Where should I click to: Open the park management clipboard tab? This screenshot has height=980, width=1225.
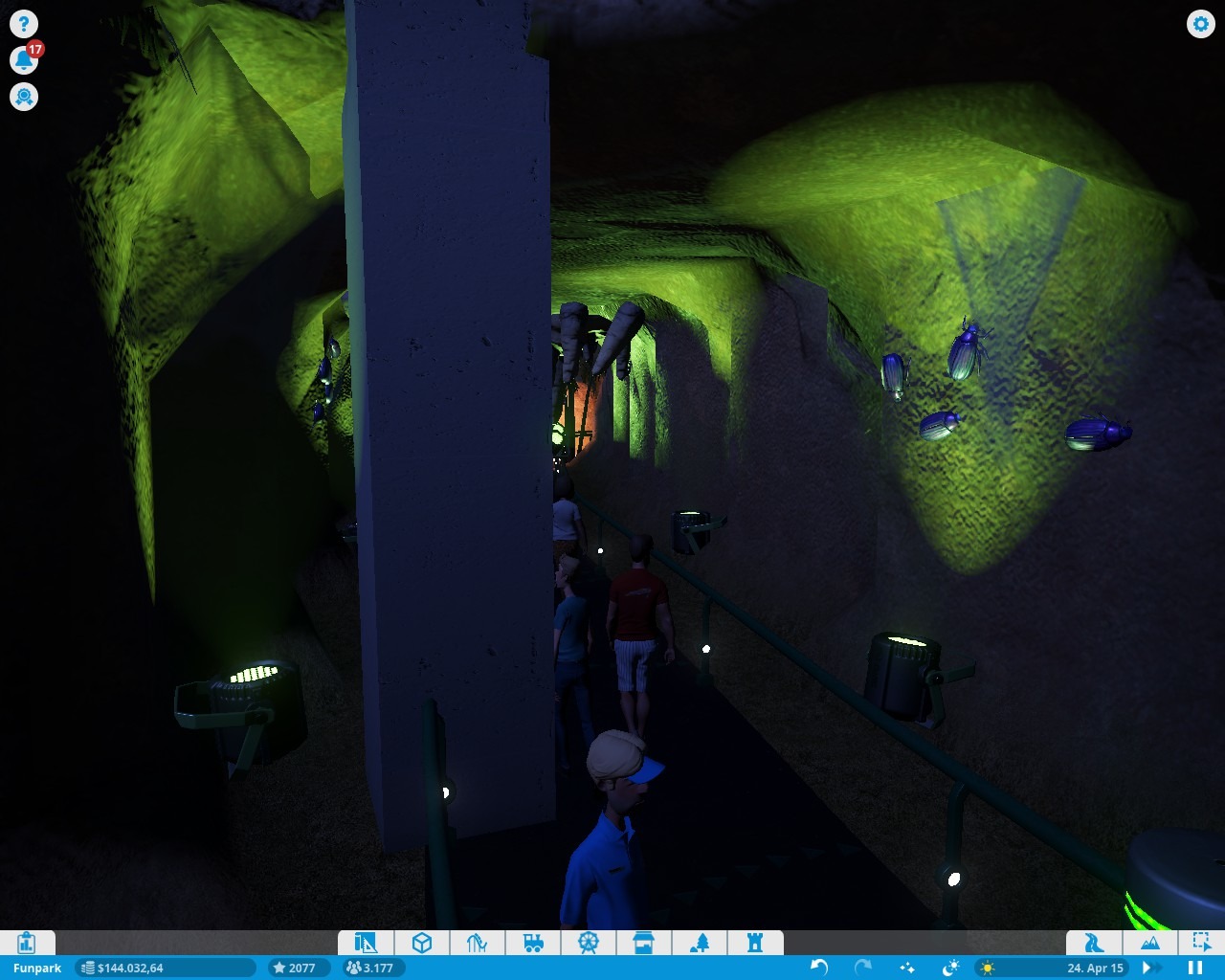pyautogui.click(x=27, y=943)
